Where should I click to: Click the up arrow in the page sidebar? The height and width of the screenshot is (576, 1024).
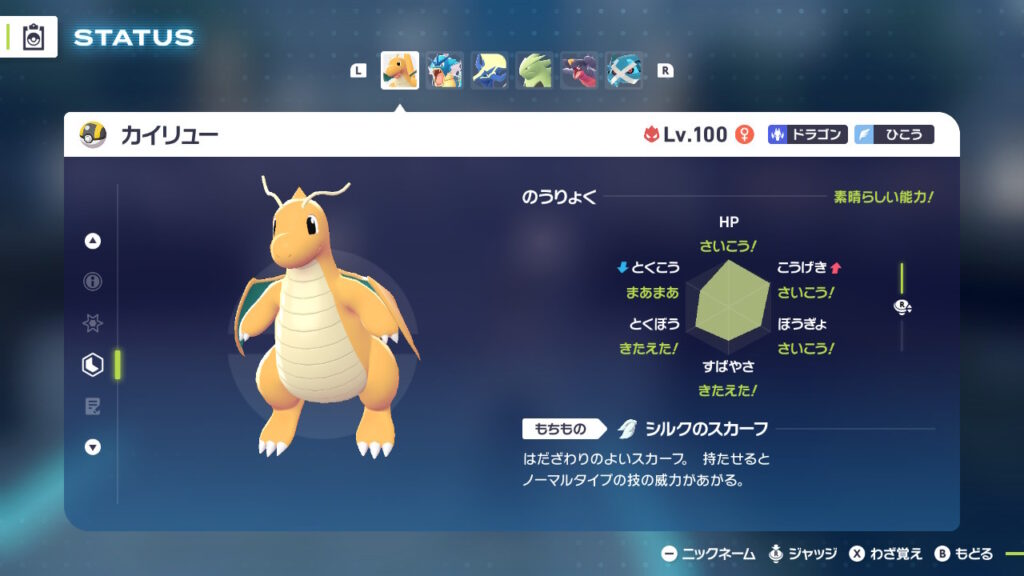pos(93,241)
